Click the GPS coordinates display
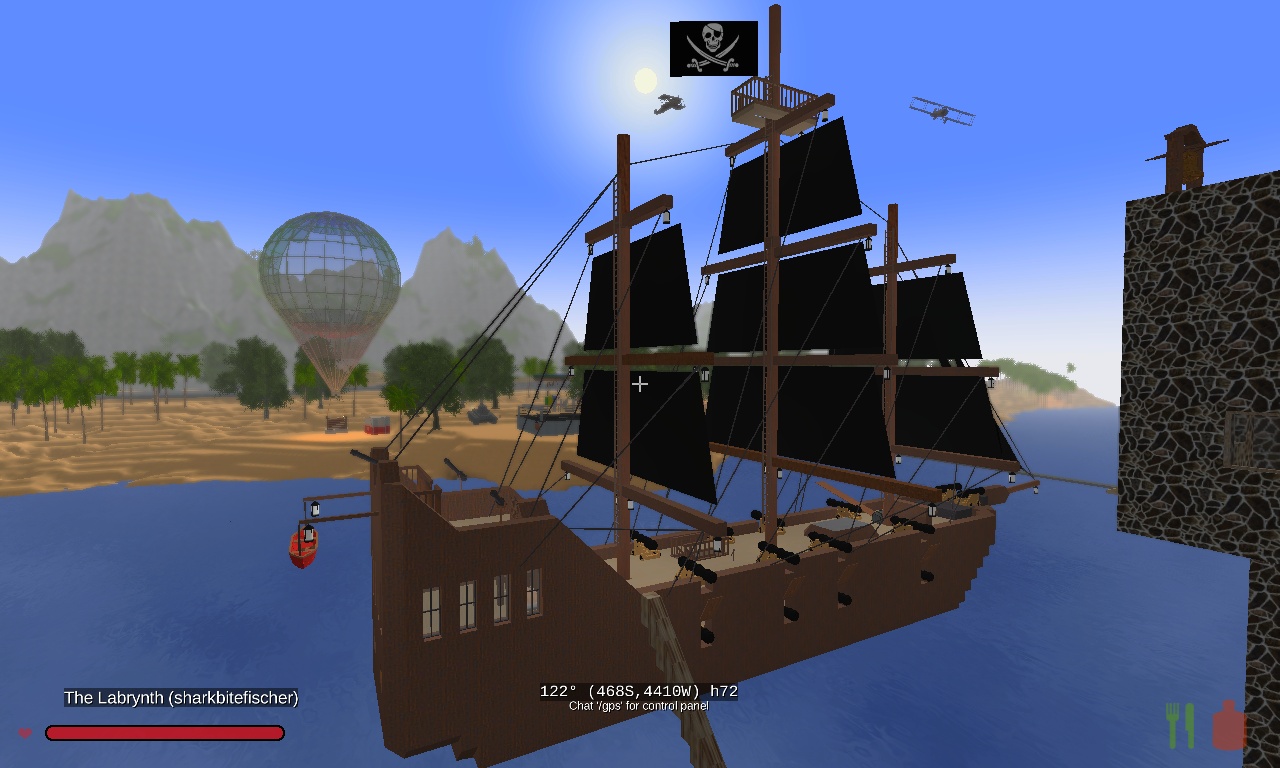Screen dimensions: 1280x768 click(638, 691)
